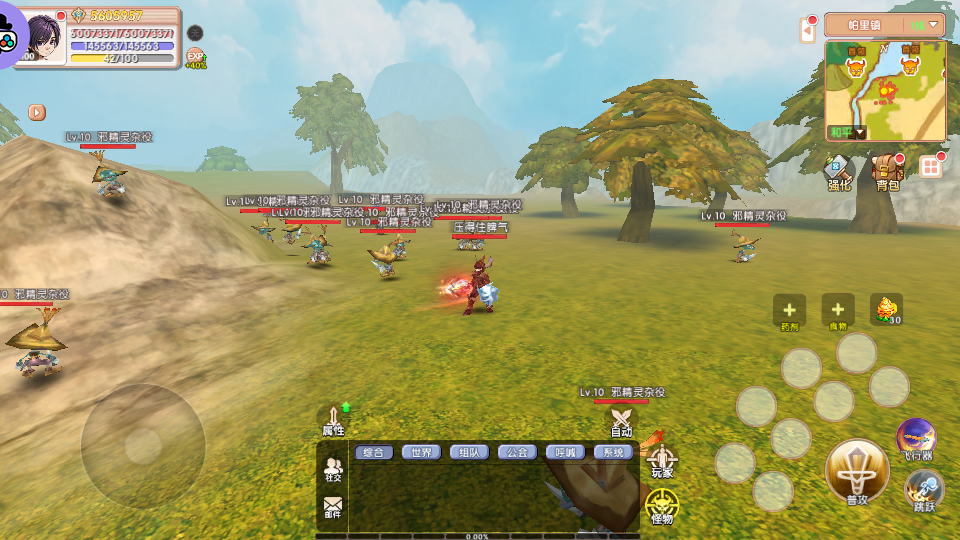Switch to the 世界 chat tab

coord(421,452)
